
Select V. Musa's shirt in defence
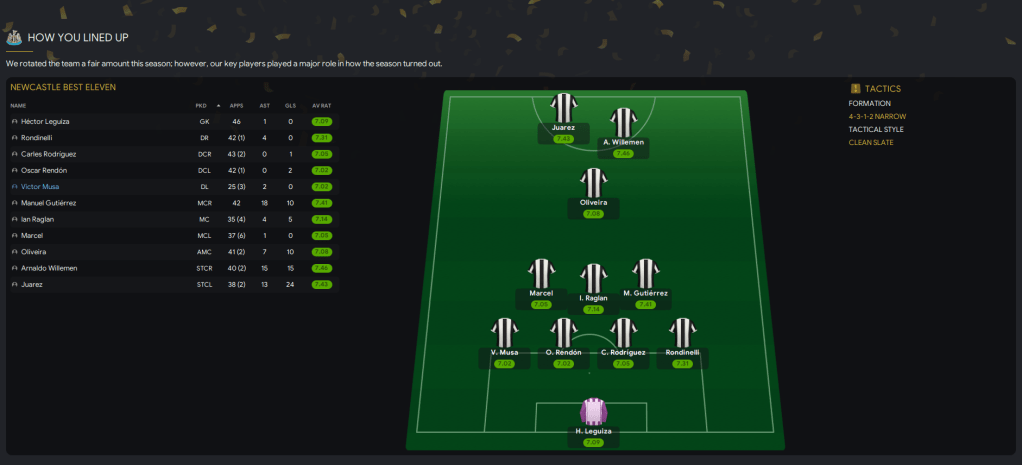(505, 334)
